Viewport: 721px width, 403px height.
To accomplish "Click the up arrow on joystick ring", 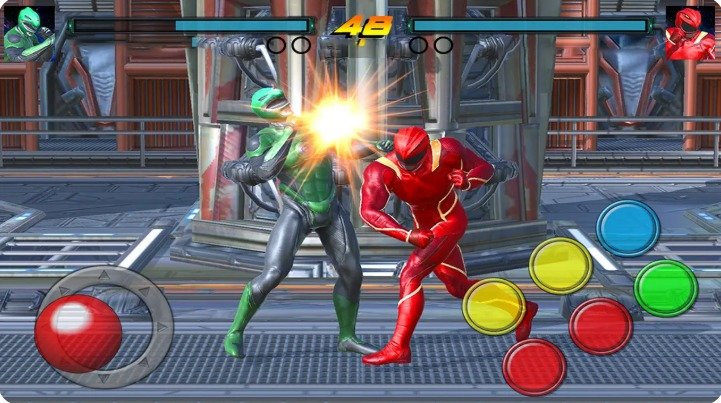I will [102, 275].
